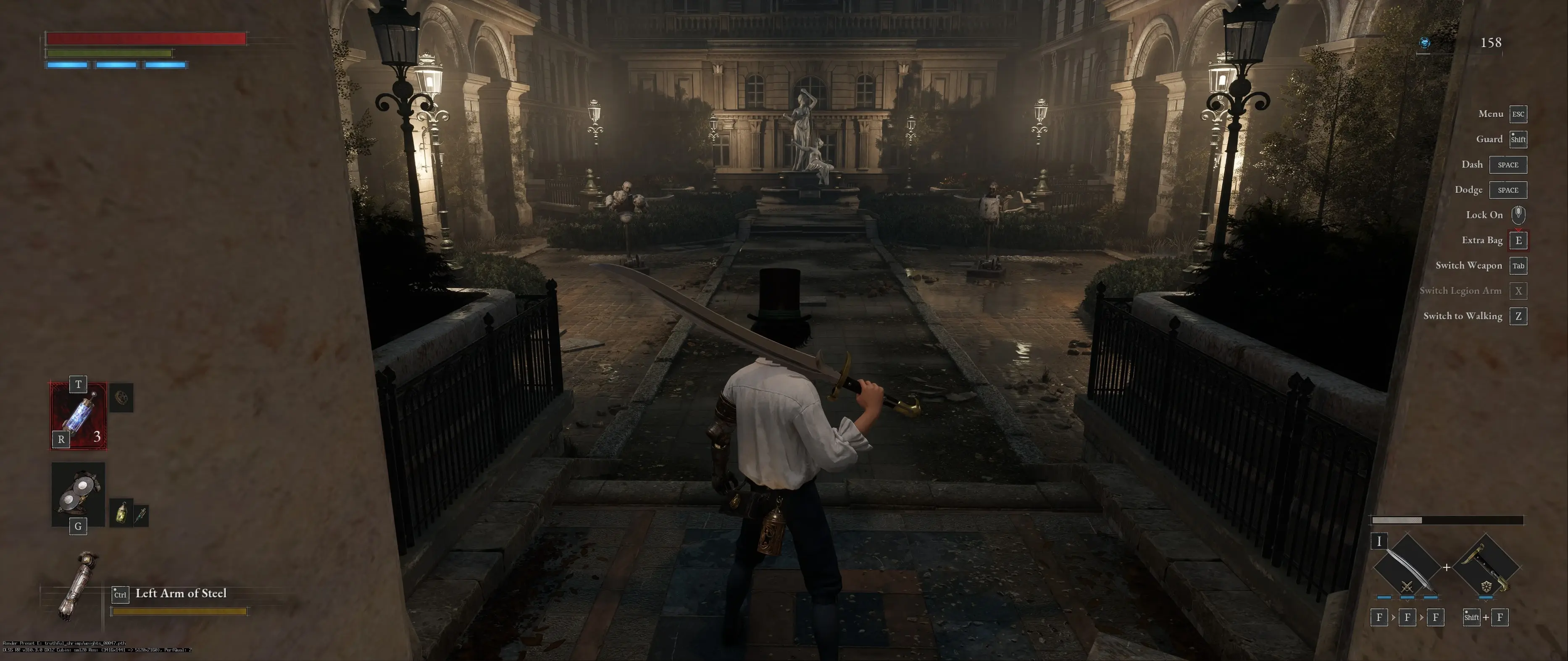Viewport: 1568px width, 661px height.
Task: Open the Extra Bag with the E key button
Action: (x=1519, y=240)
